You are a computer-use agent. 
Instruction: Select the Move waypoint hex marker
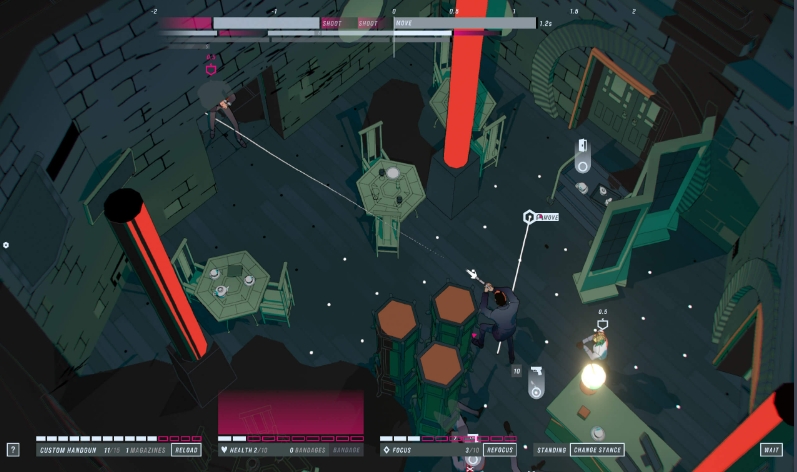tap(528, 216)
